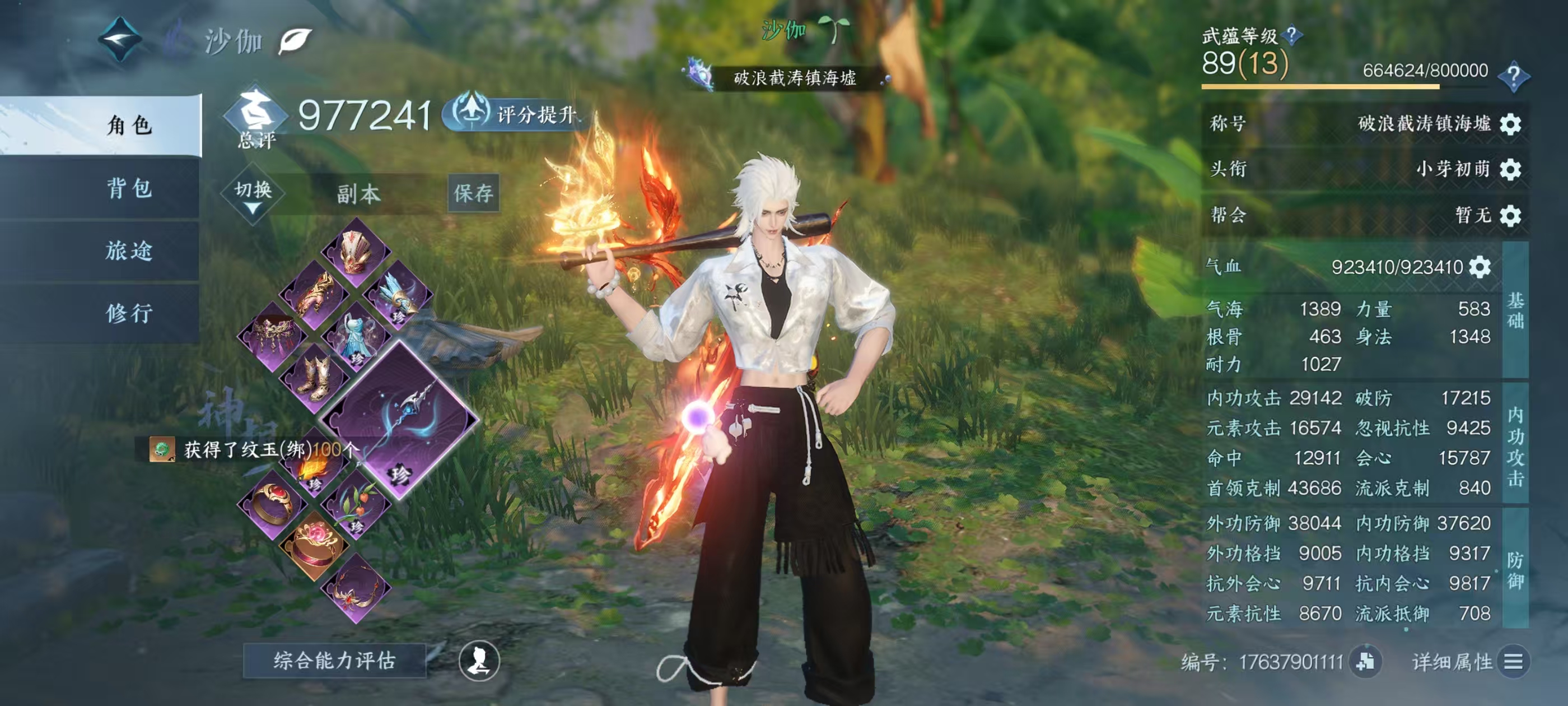Open the 背包 backpack tab
The height and width of the screenshot is (706, 1568).
[x=129, y=188]
